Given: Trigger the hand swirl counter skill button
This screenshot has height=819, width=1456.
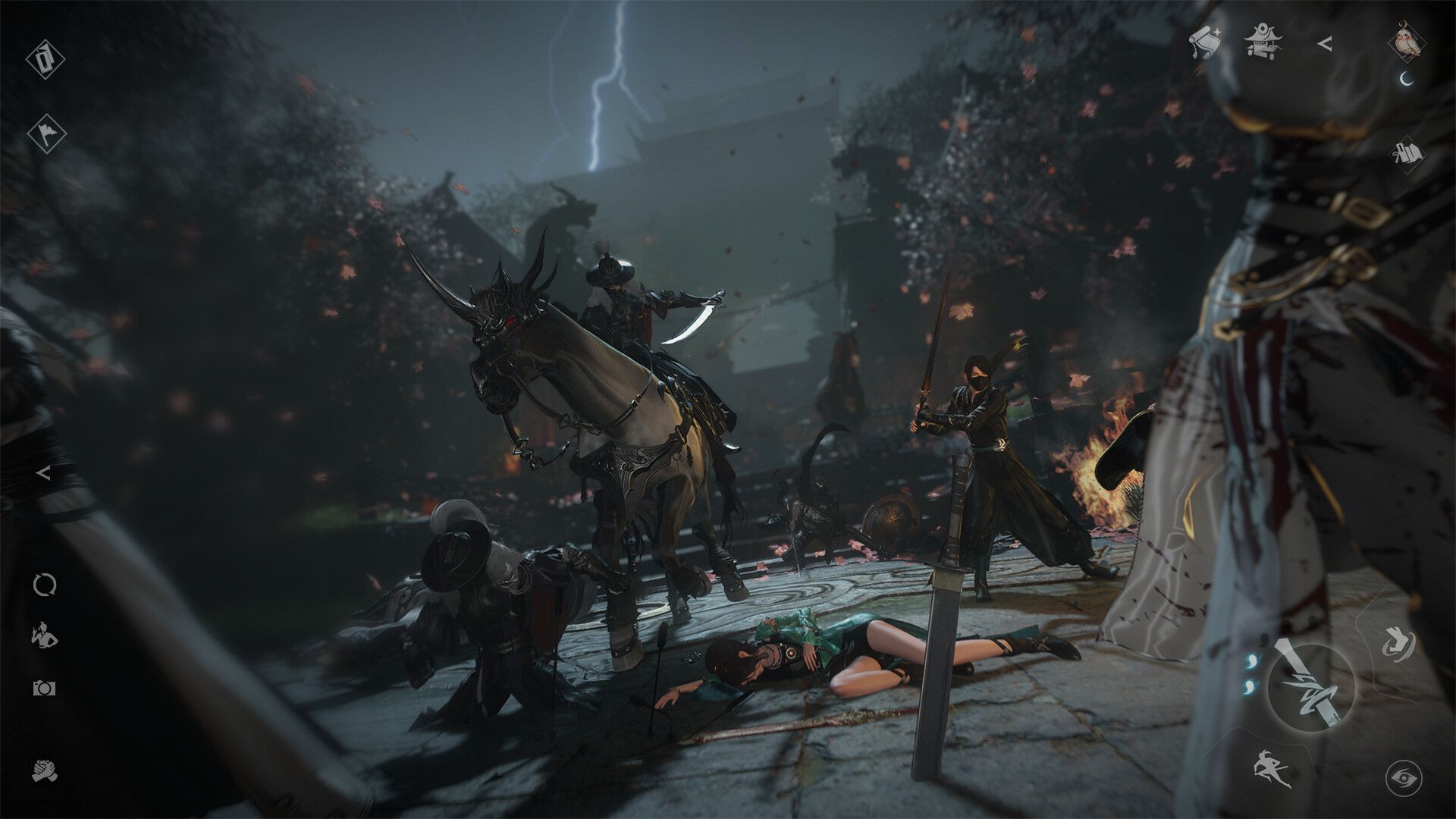Looking at the screenshot, I should (x=1398, y=643).
